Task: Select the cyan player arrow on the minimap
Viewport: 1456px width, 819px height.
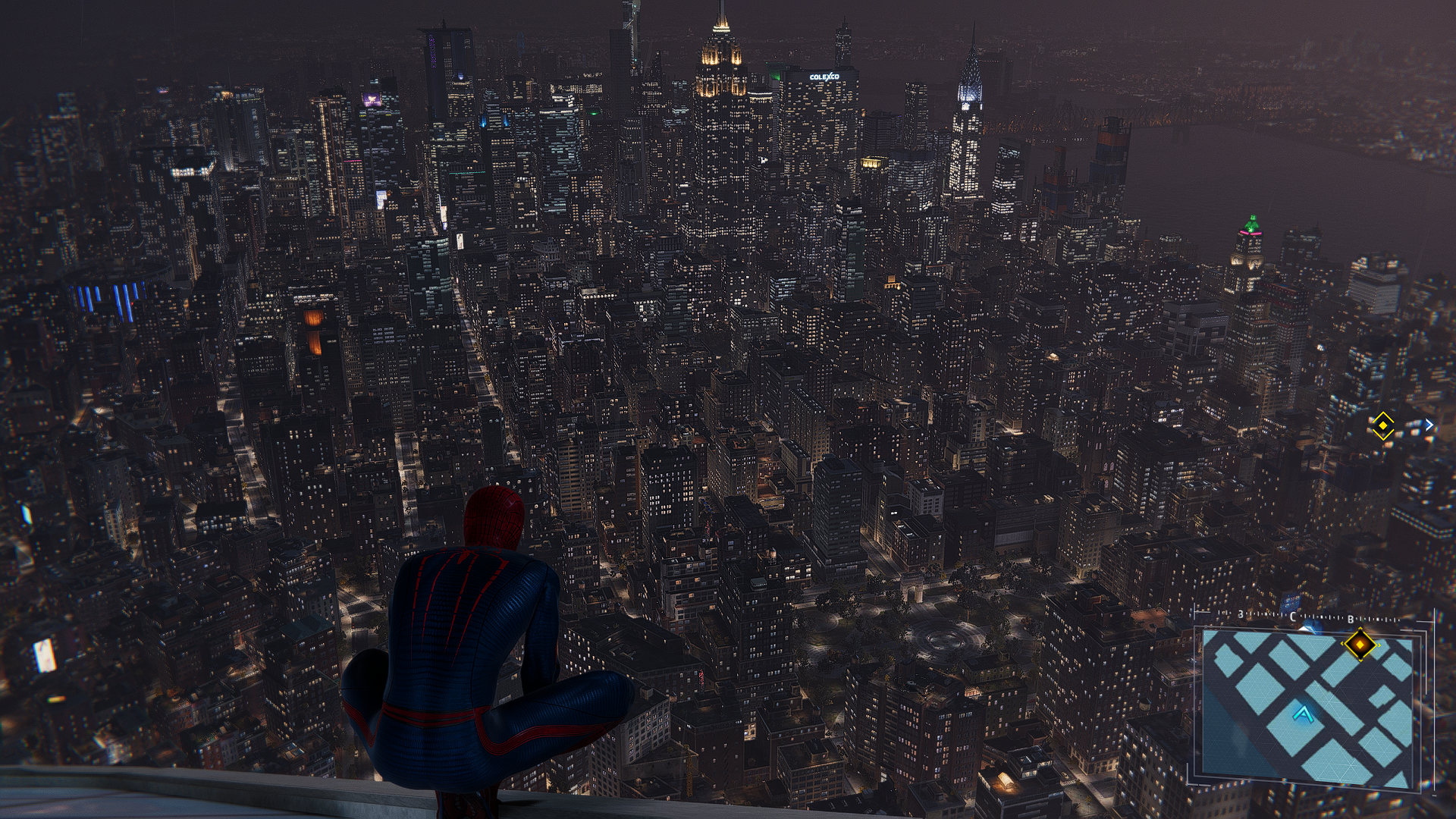Action: tap(1303, 713)
